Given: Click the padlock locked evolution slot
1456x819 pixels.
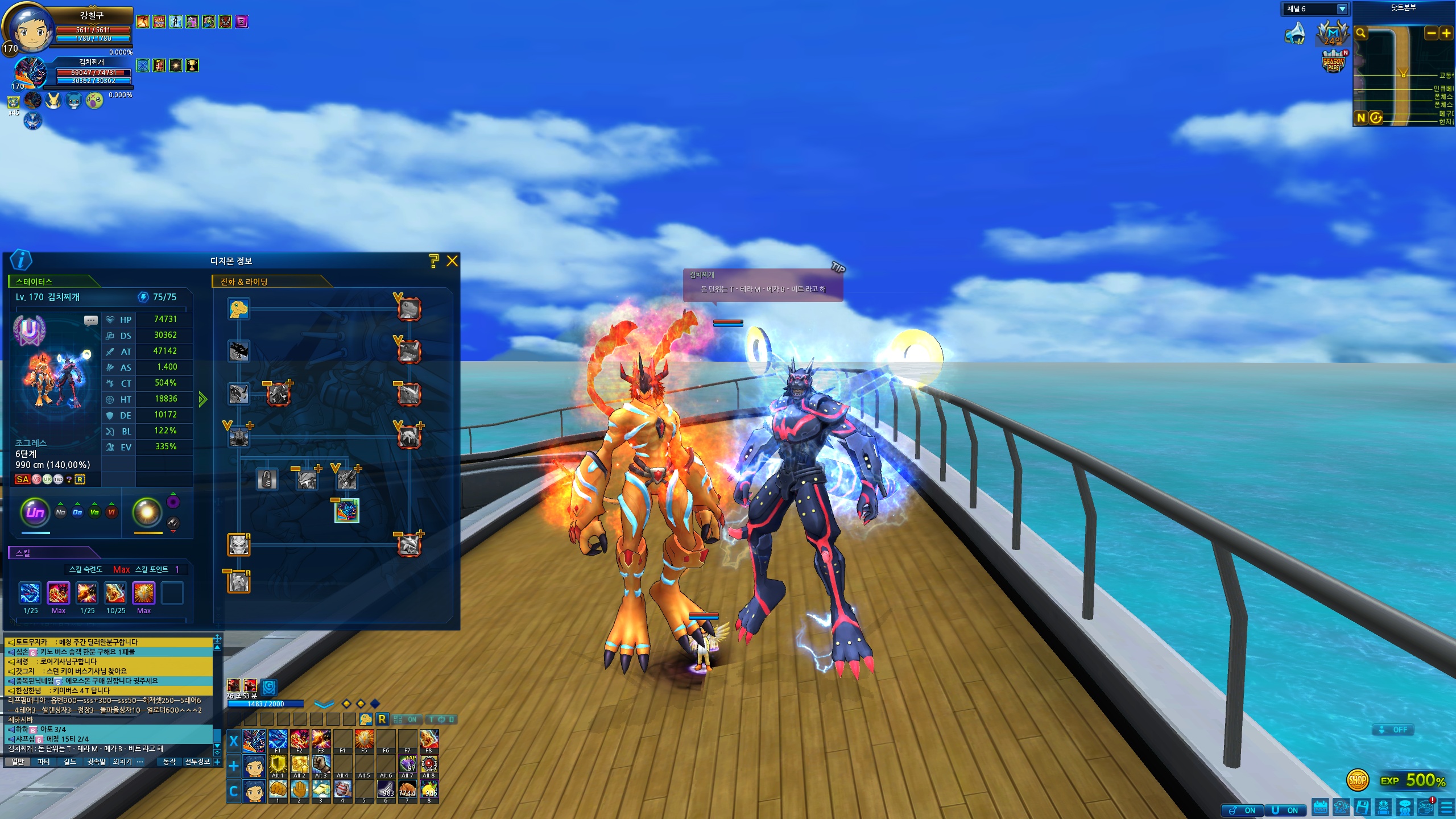Looking at the screenshot, I should [x=267, y=479].
